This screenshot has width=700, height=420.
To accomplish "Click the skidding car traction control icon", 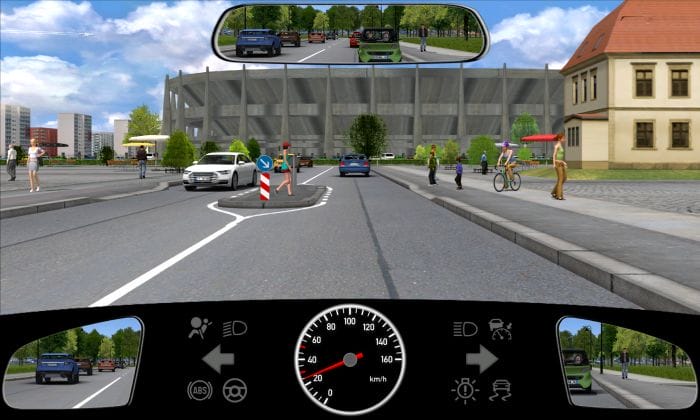I will 500,390.
